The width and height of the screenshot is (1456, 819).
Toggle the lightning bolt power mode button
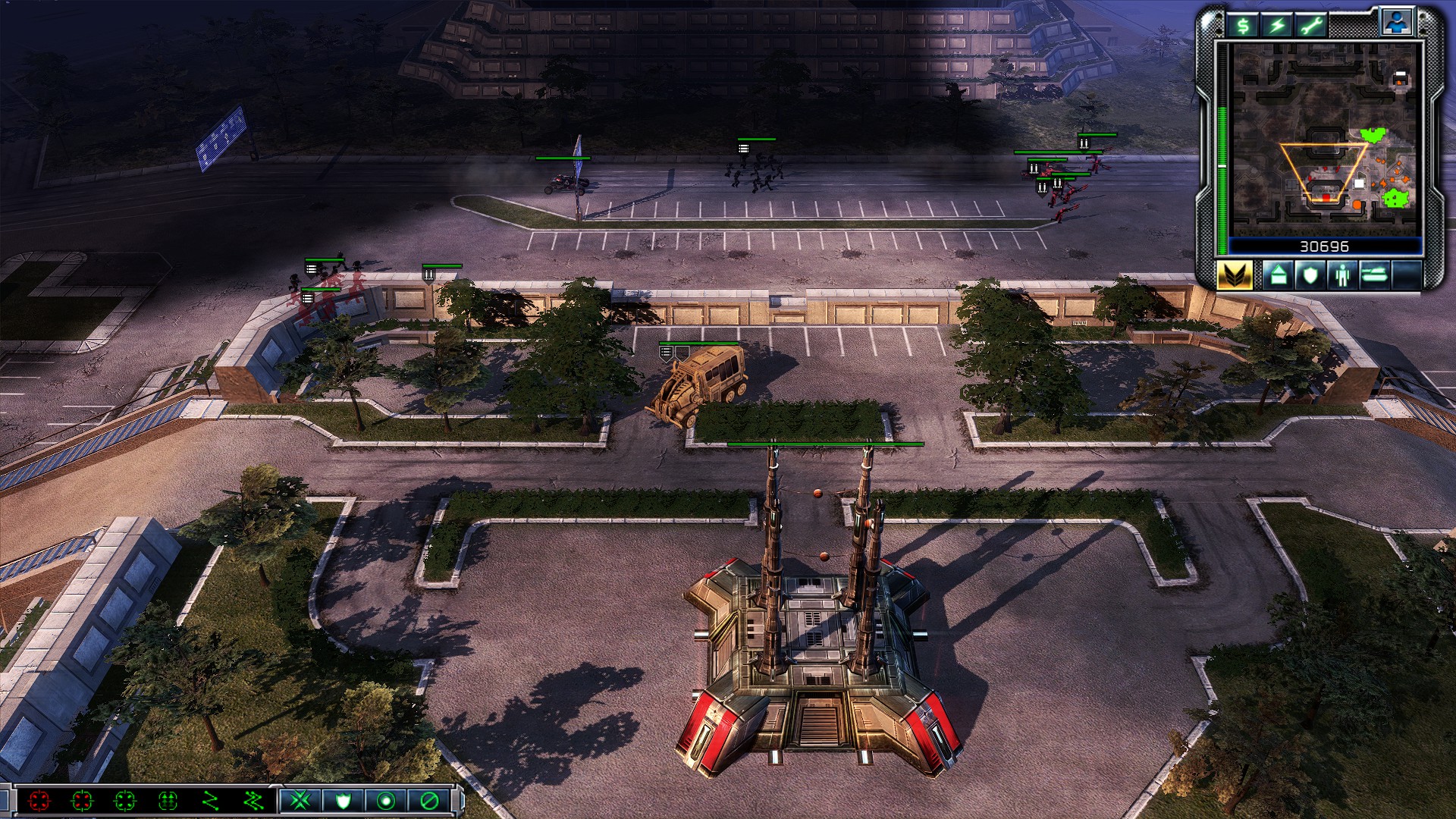1278,27
